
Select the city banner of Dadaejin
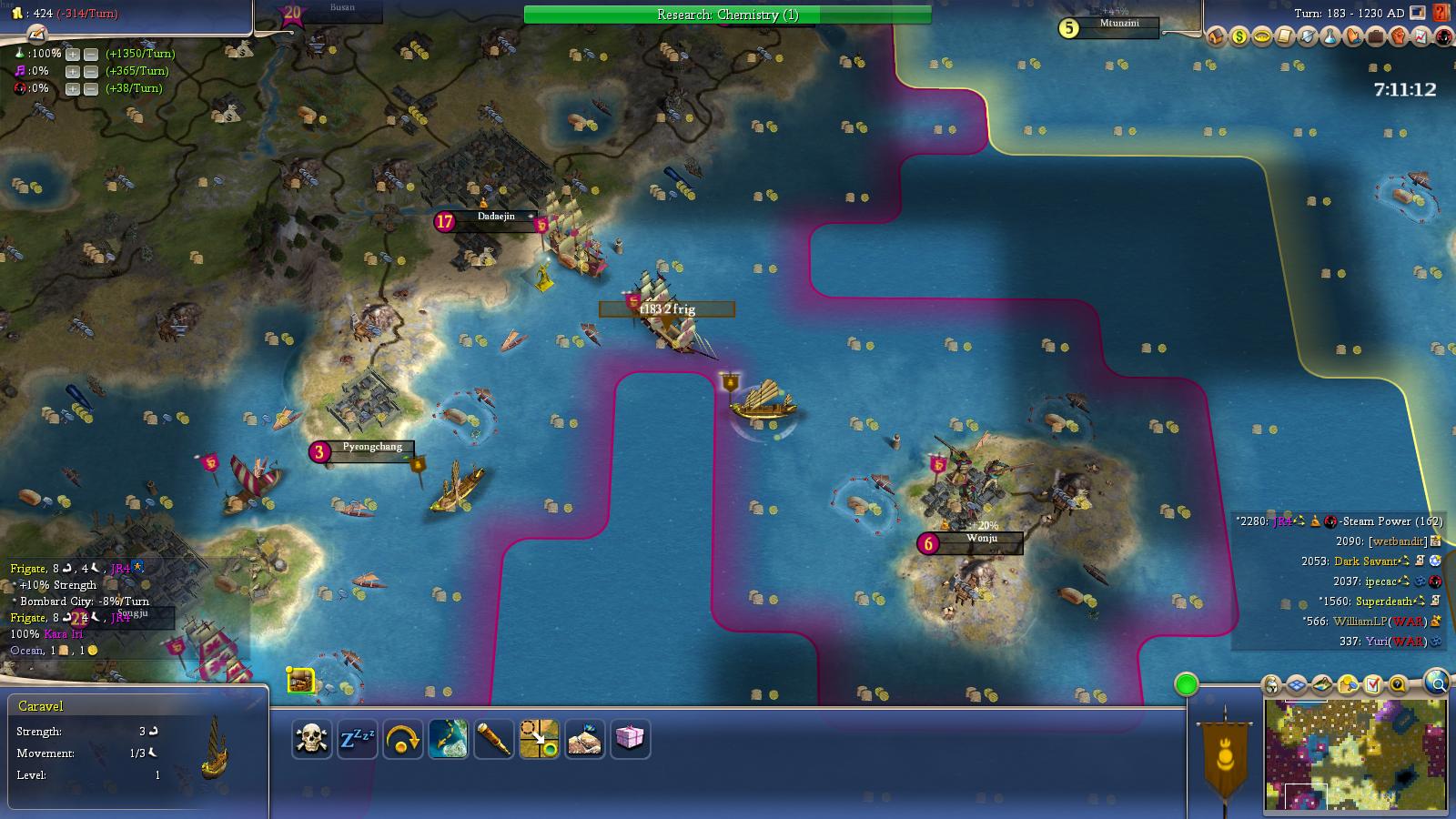pyautogui.click(x=494, y=217)
